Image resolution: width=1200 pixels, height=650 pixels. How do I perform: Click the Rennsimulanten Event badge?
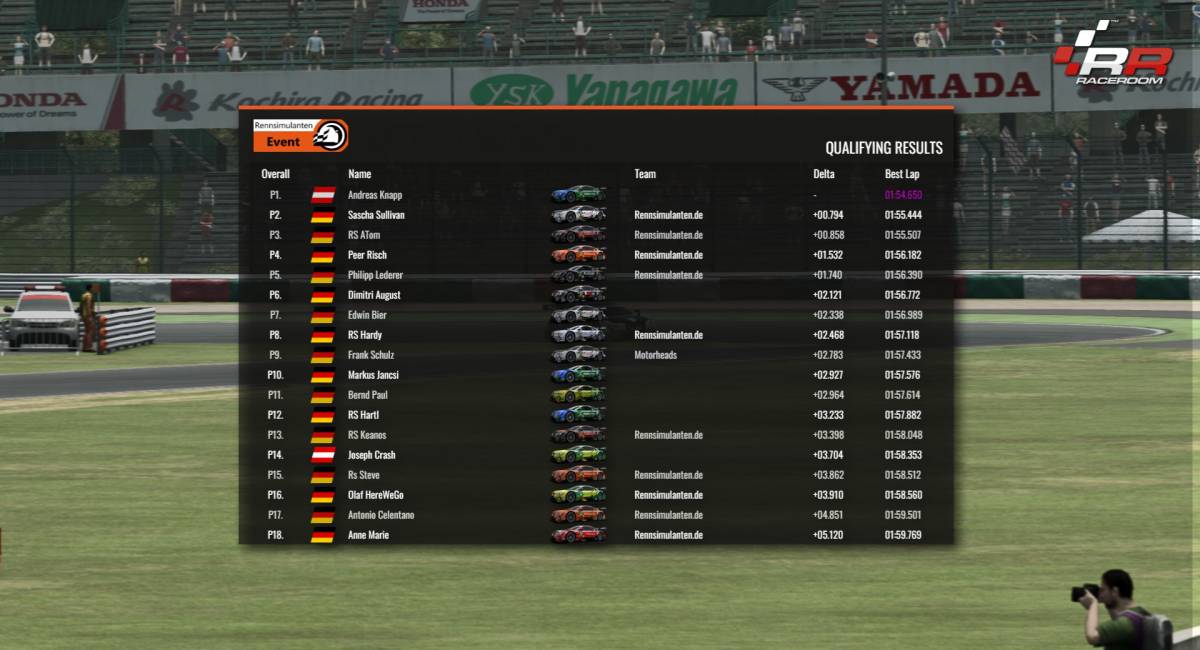pyautogui.click(x=300, y=135)
